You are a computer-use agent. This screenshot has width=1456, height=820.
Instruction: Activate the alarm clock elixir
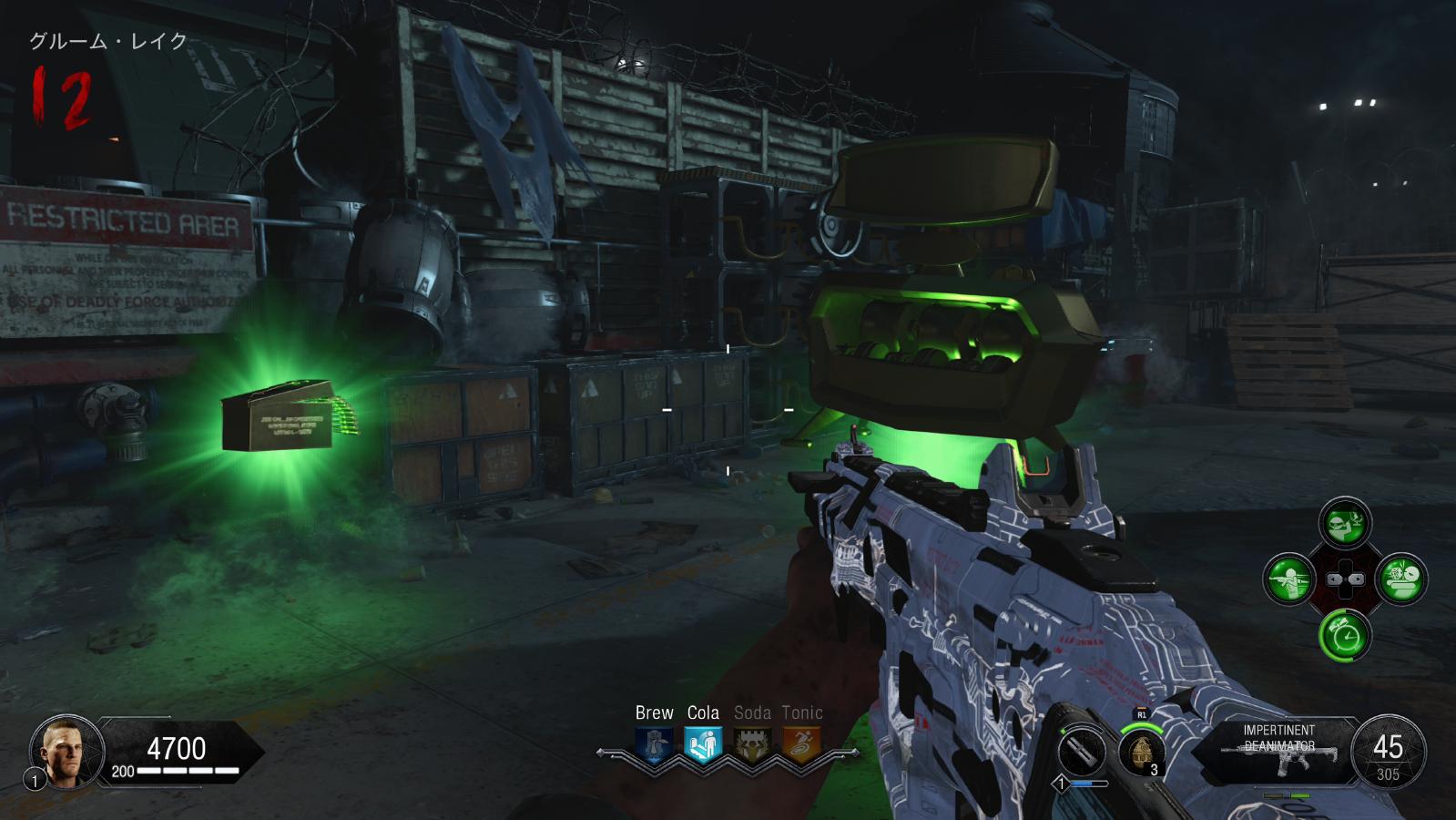(1345, 635)
